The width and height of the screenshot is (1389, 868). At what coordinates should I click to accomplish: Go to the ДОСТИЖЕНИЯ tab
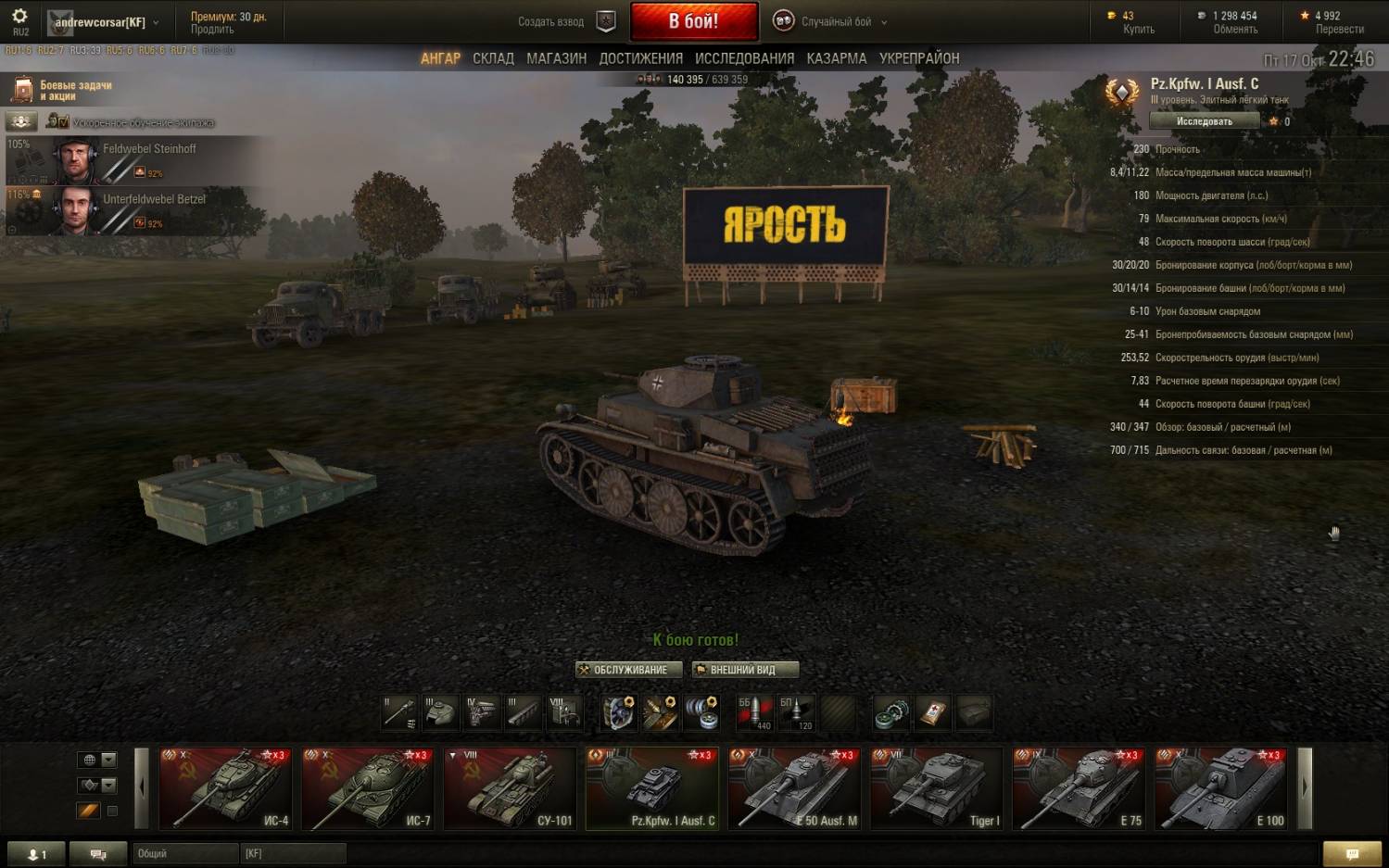click(x=640, y=58)
